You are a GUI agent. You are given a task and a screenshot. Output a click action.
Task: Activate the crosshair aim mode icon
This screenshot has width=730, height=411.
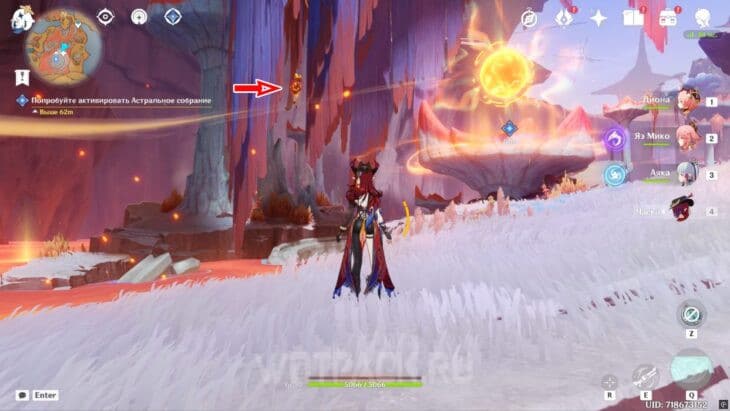click(609, 380)
